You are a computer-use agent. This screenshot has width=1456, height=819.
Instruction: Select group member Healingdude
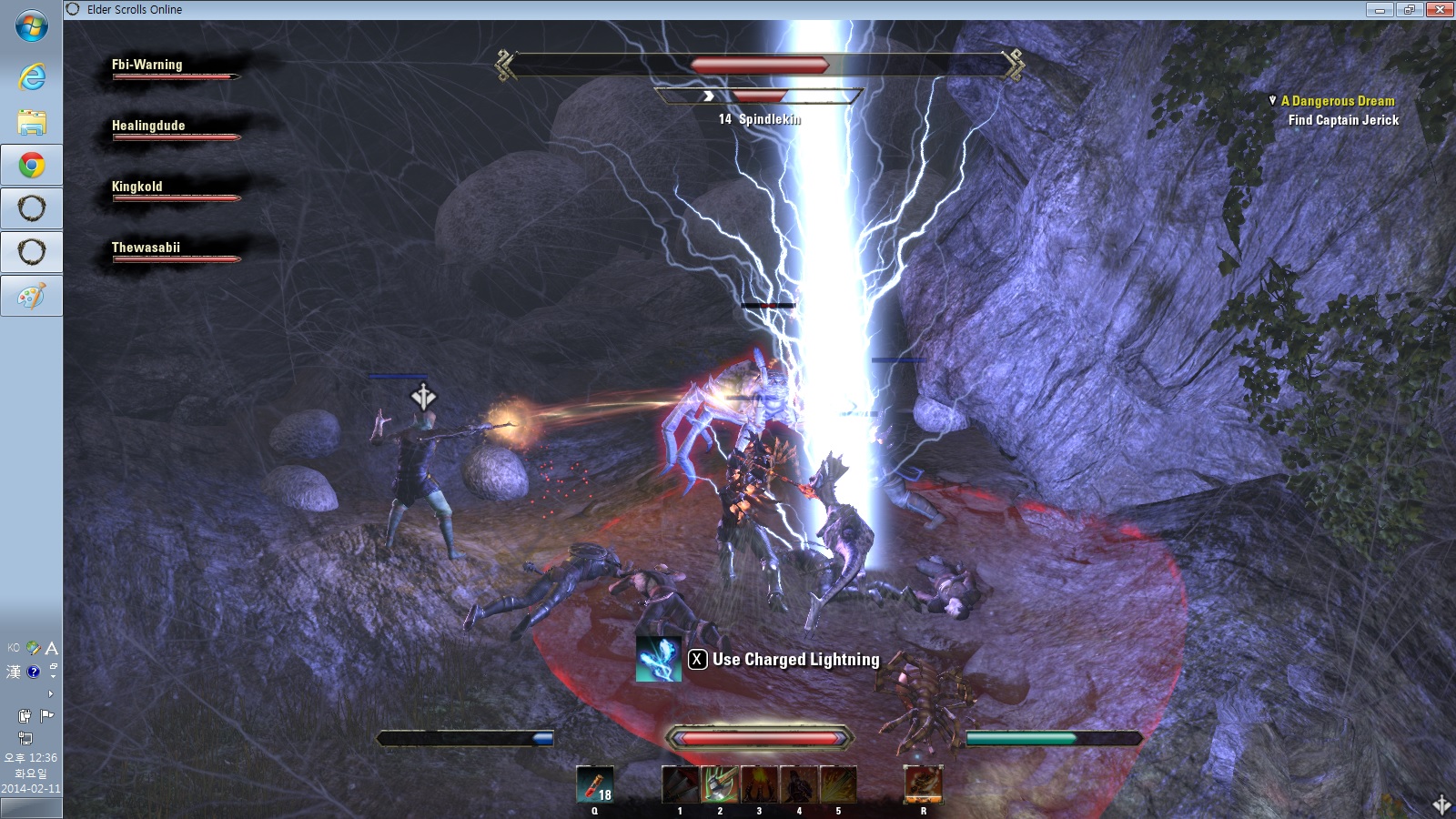pos(148,126)
